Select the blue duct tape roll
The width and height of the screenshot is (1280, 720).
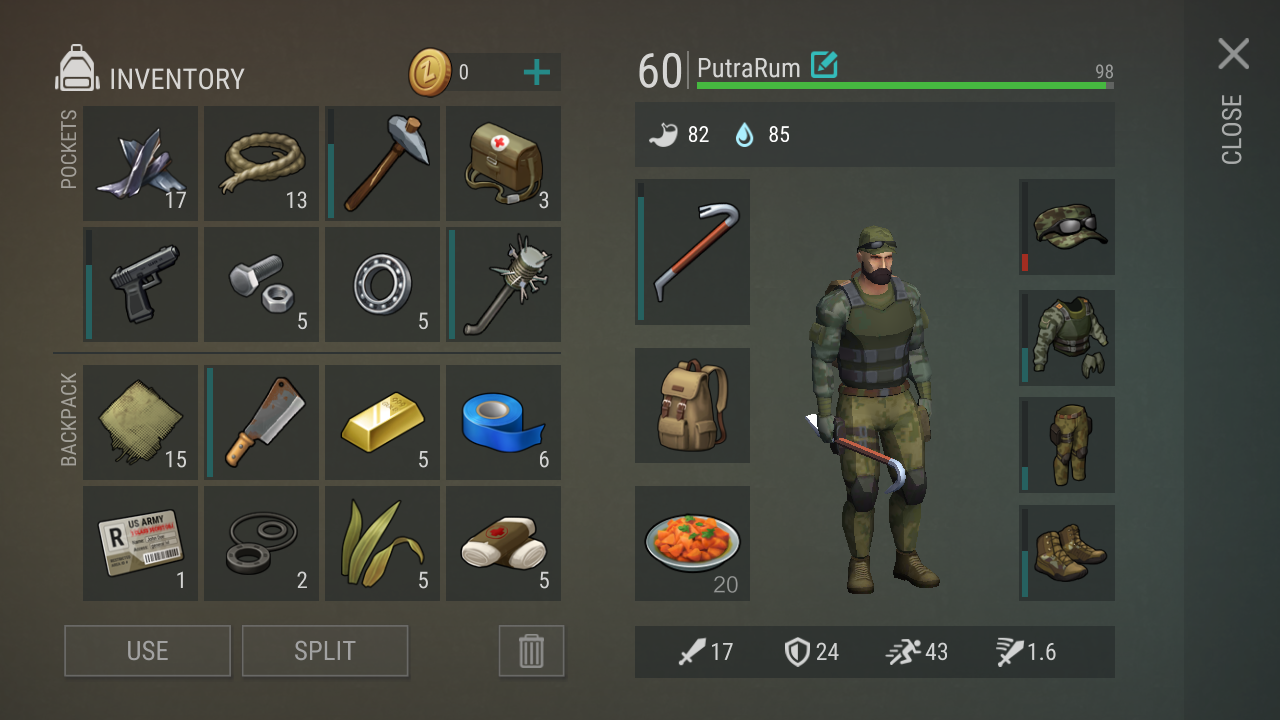pyautogui.click(x=503, y=422)
